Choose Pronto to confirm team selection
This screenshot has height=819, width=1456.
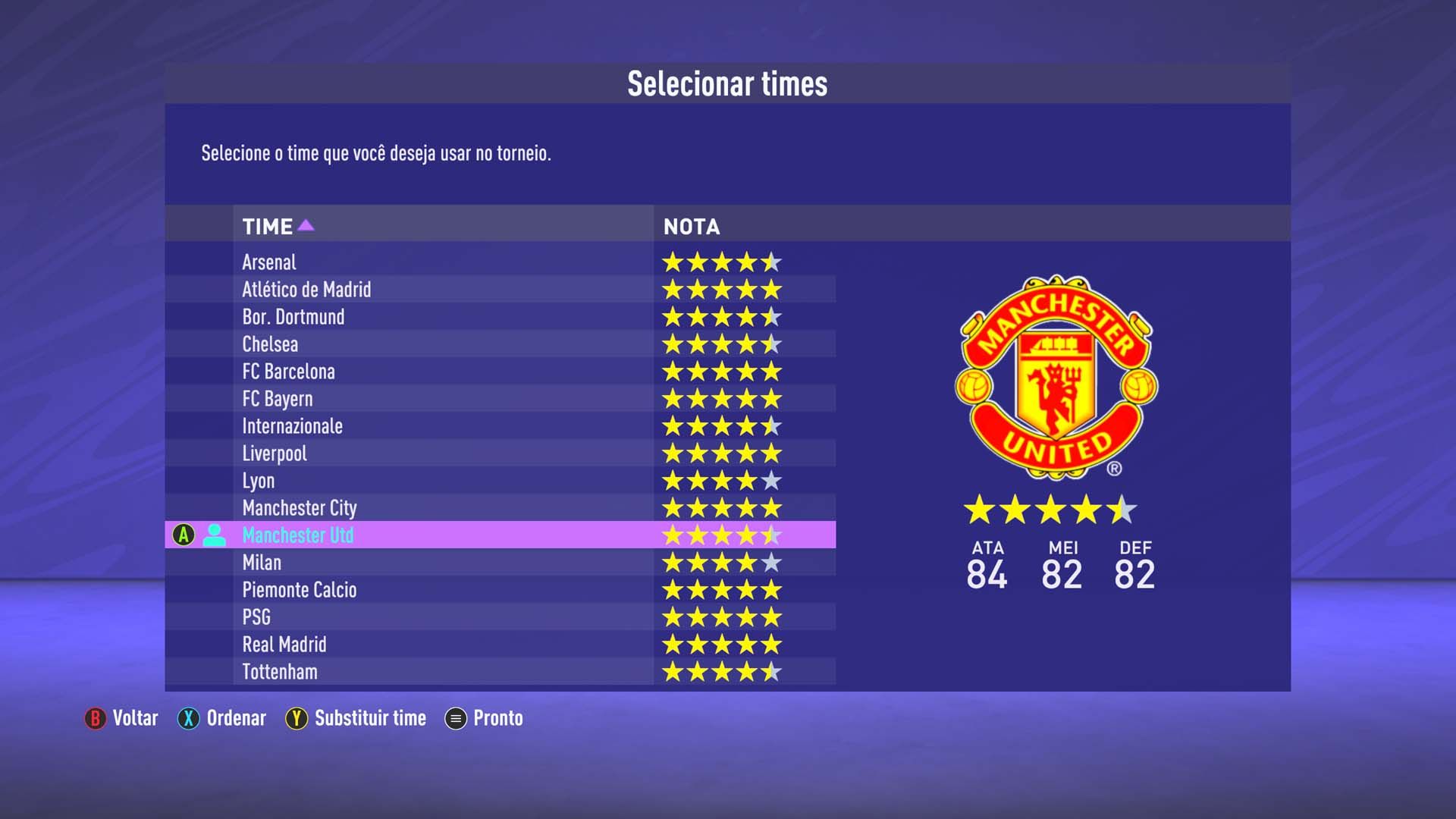tap(497, 718)
